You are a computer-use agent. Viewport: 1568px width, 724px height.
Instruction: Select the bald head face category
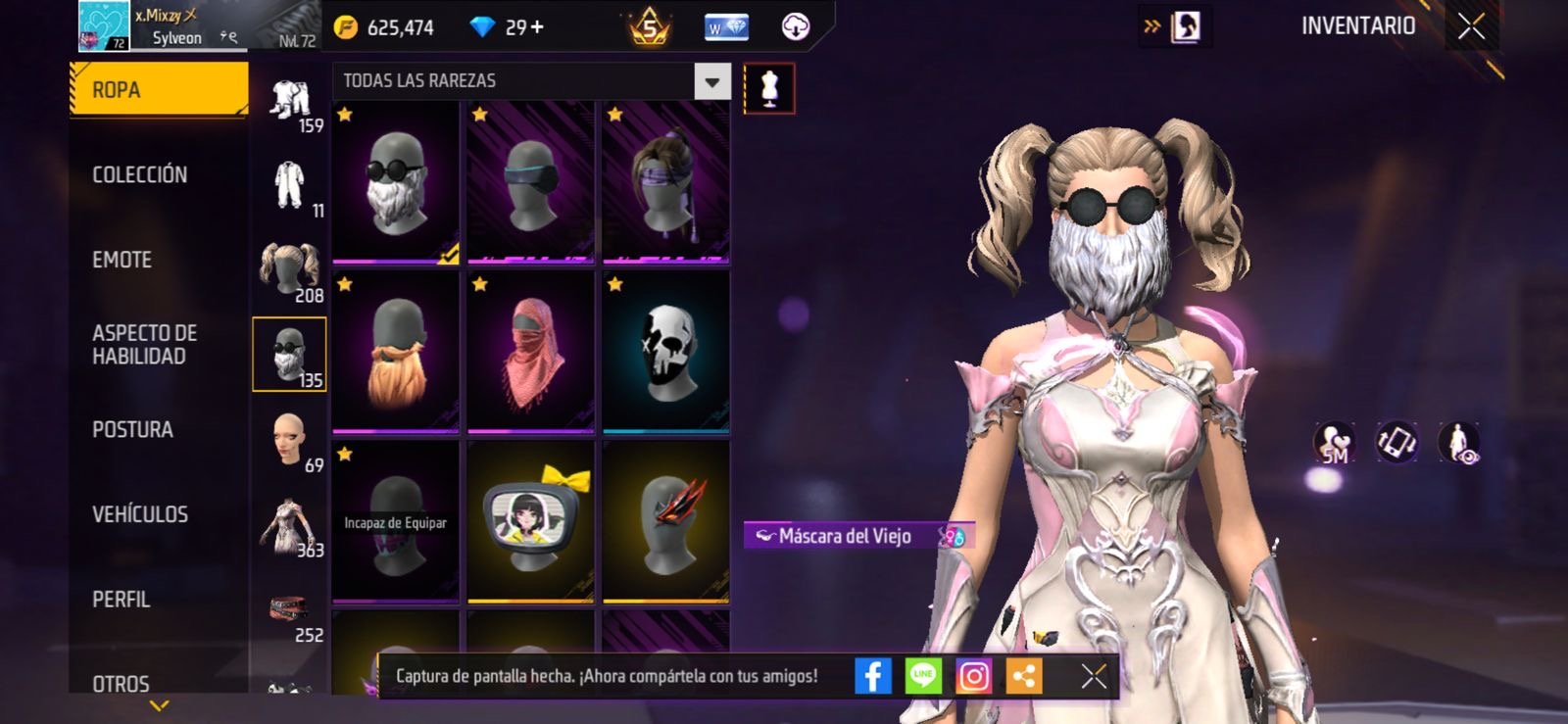tap(289, 440)
